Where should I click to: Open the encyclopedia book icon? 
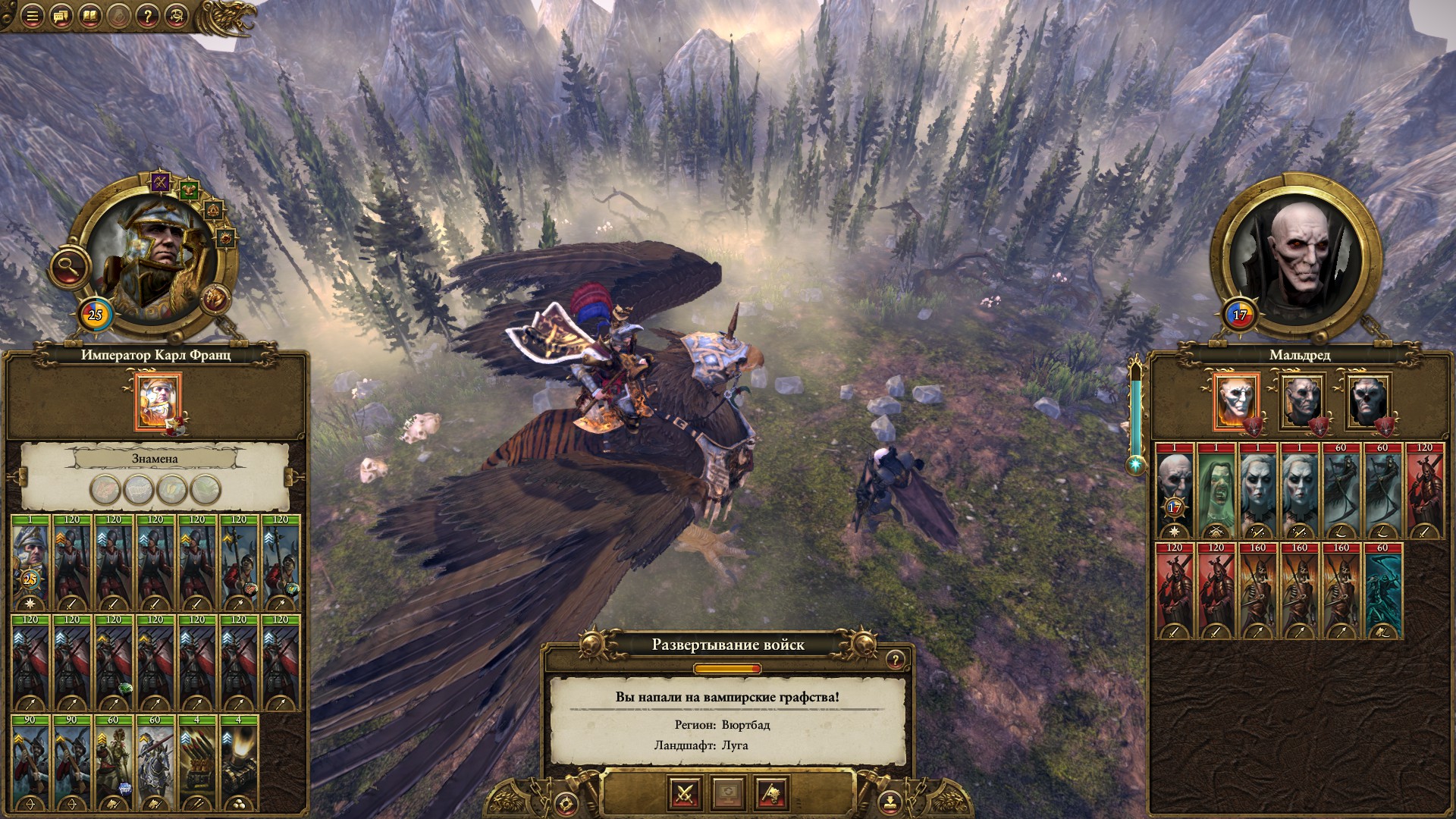[x=90, y=16]
